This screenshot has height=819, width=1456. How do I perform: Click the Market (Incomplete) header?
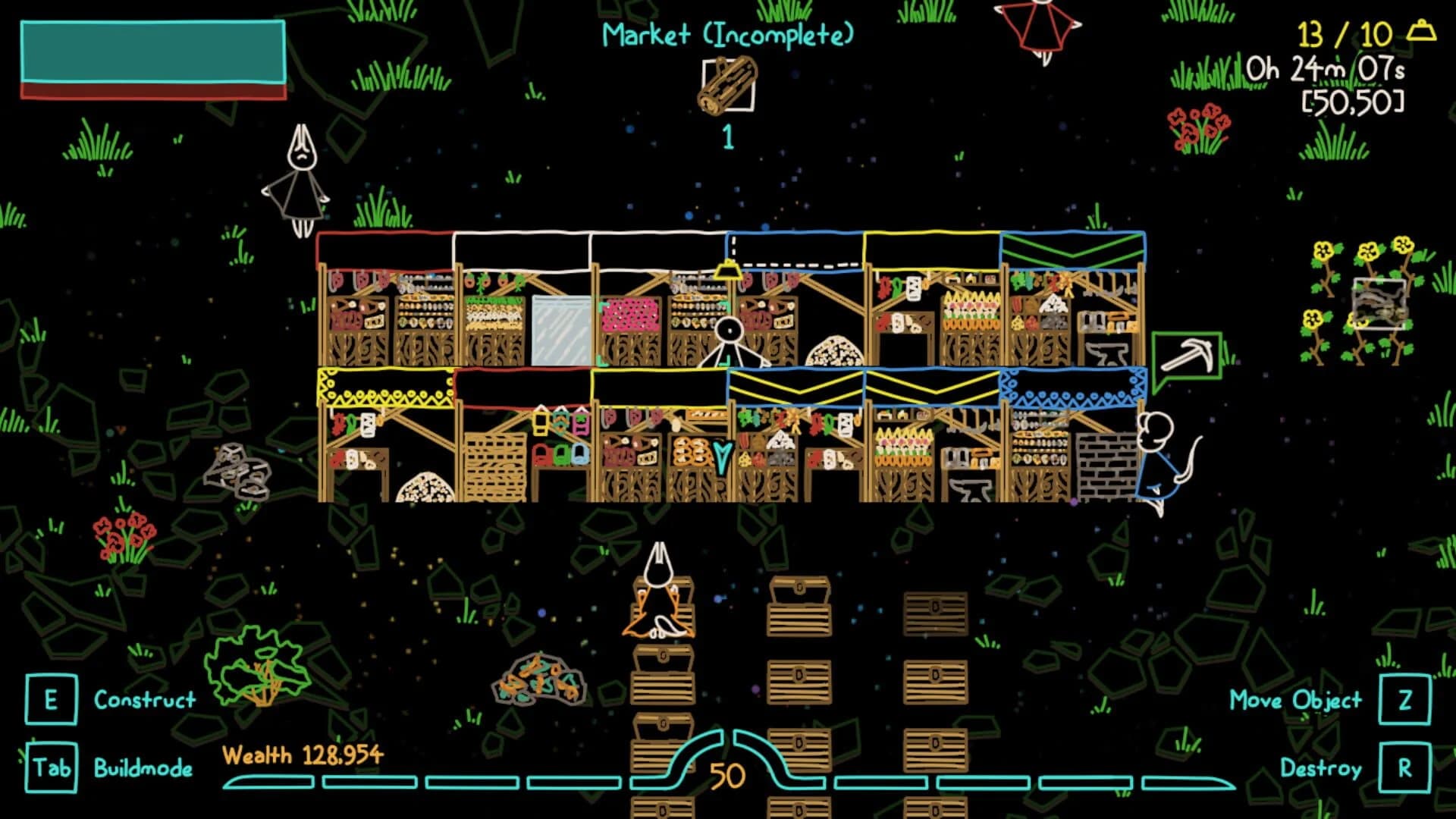coord(728,34)
